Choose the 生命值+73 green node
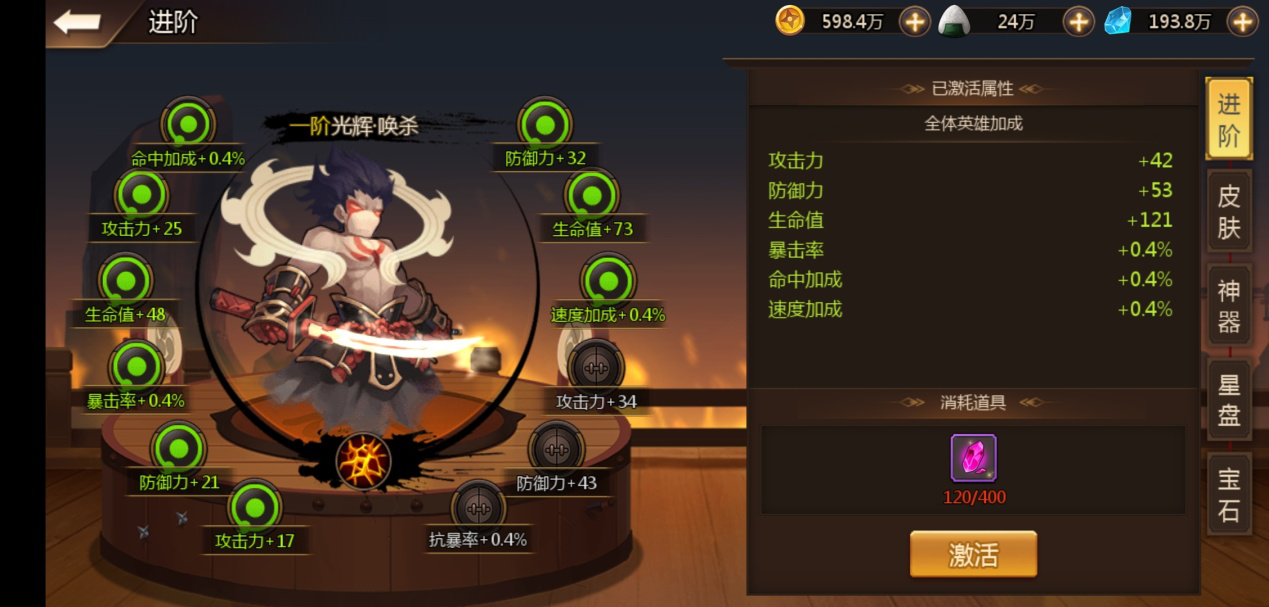 (592, 196)
